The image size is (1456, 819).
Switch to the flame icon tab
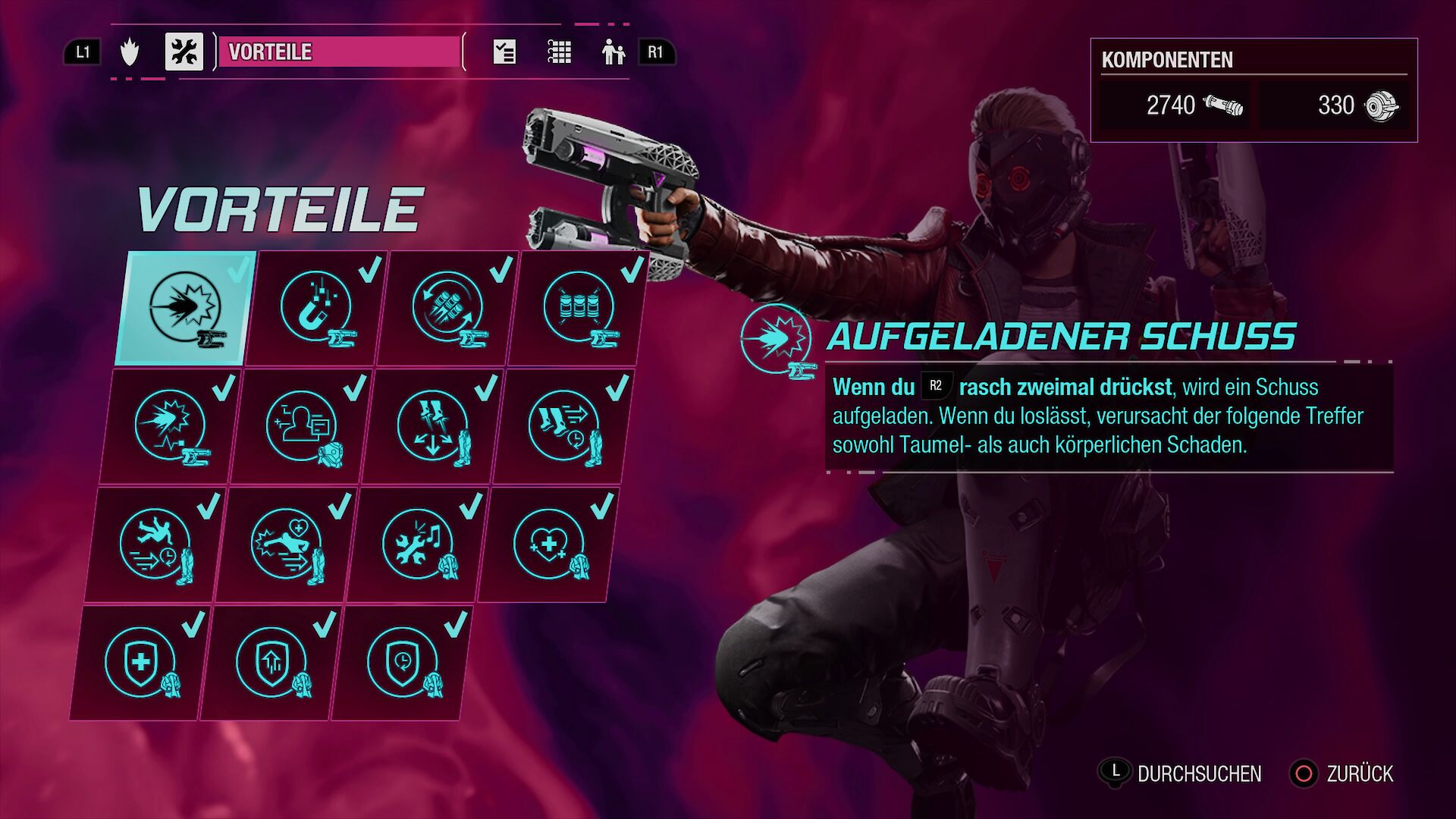(130, 52)
